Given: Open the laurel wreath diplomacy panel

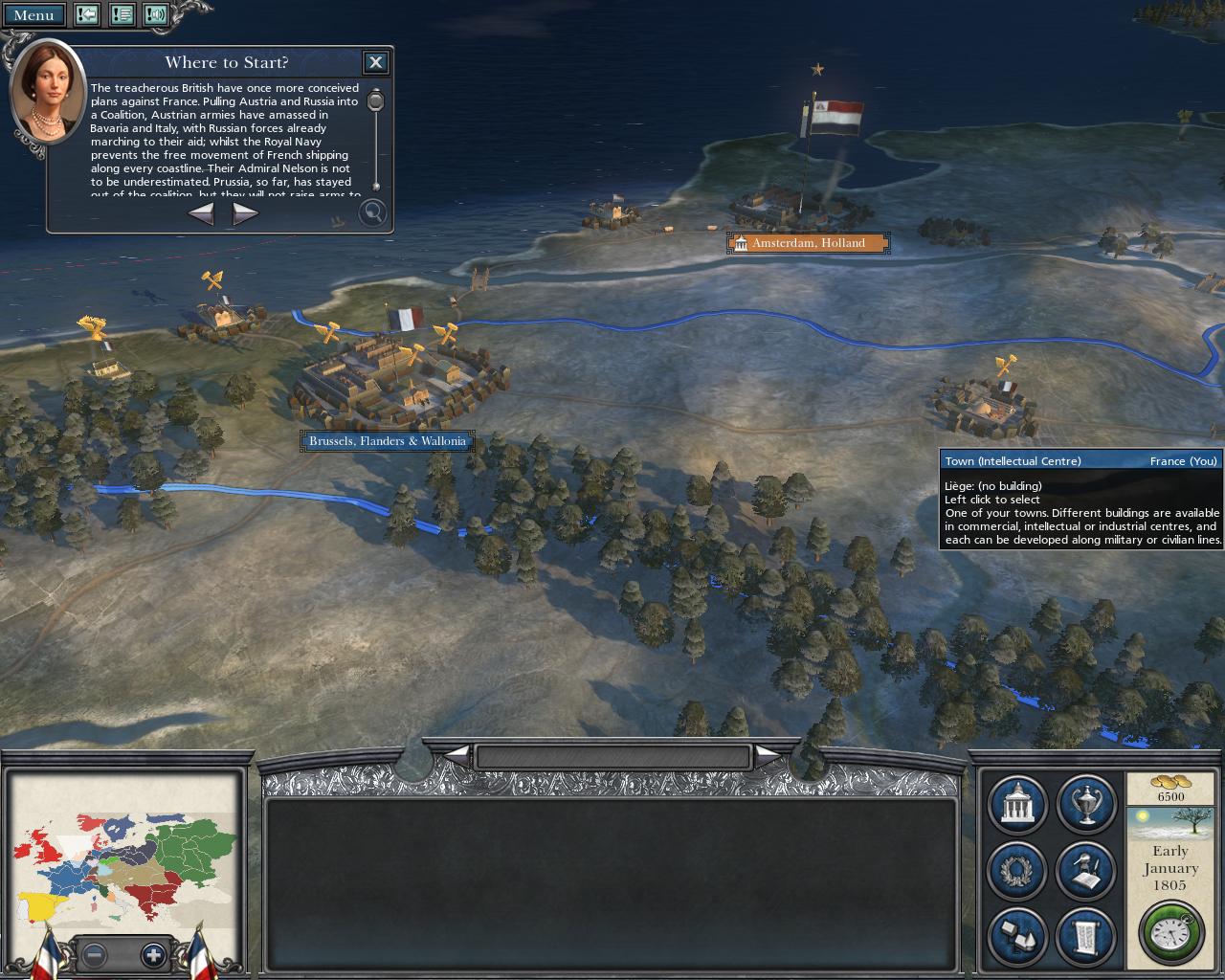Looking at the screenshot, I should (1016, 870).
